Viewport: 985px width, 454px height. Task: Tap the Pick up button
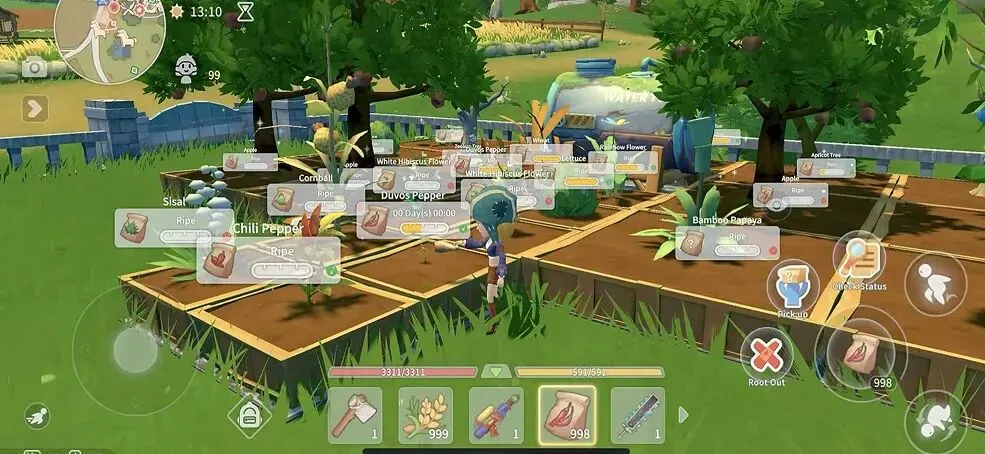point(793,286)
